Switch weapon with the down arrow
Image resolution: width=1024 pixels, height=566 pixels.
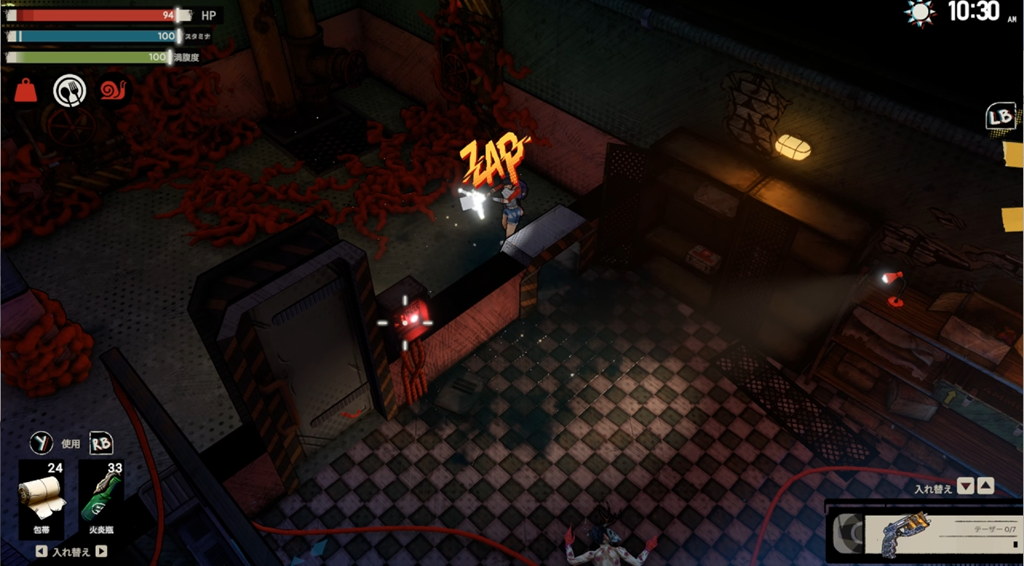coord(965,487)
